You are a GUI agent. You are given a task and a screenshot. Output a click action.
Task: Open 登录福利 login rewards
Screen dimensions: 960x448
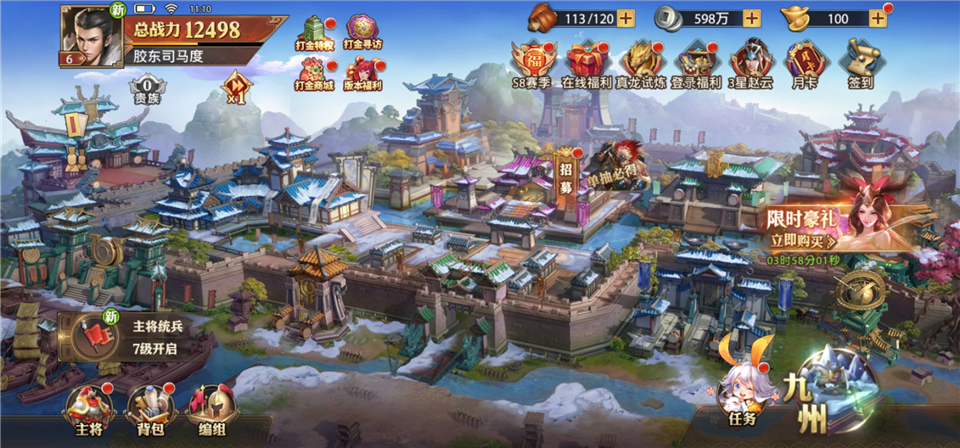(x=697, y=64)
